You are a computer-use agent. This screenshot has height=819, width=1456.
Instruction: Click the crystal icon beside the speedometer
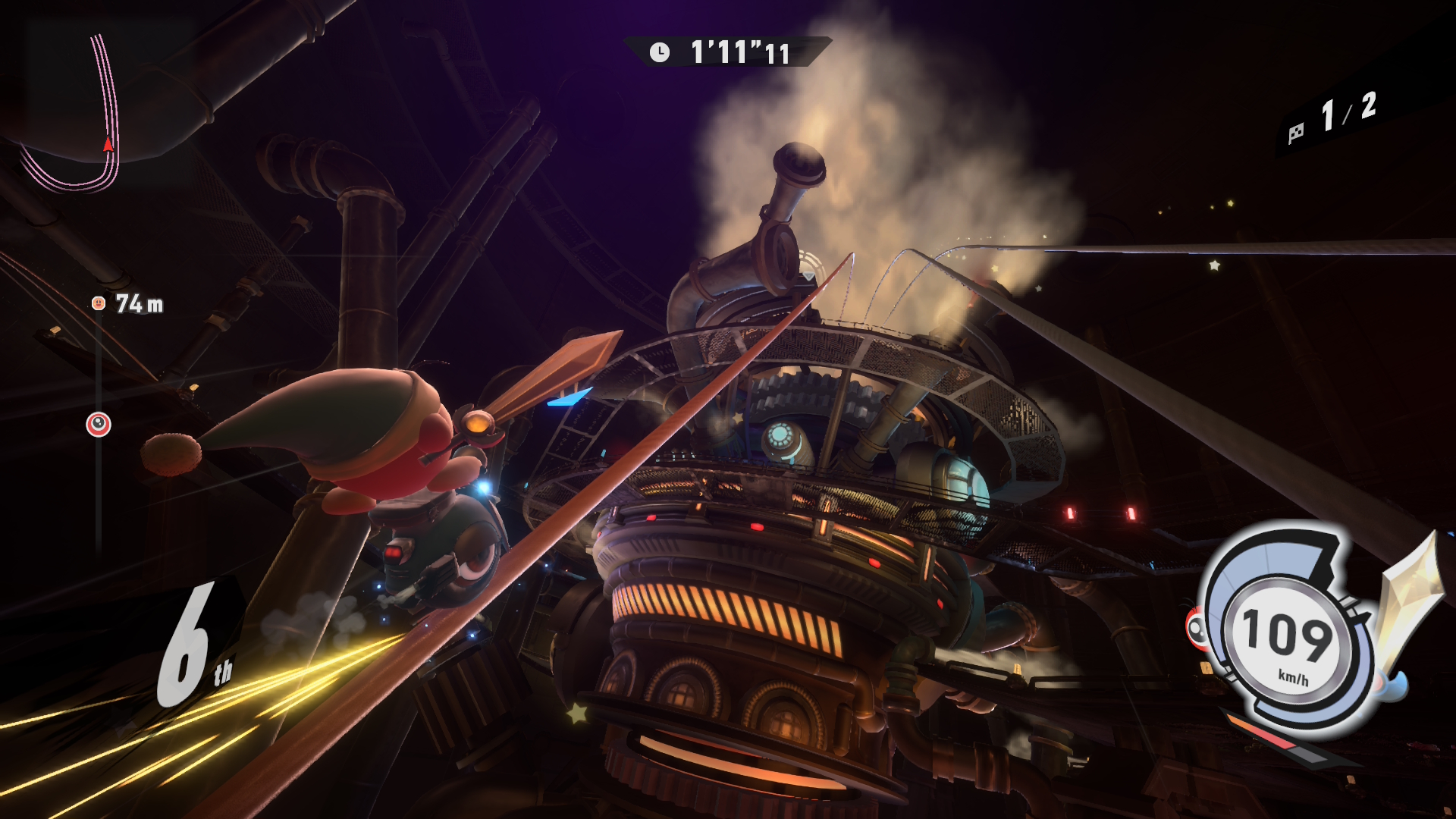click(1407, 599)
